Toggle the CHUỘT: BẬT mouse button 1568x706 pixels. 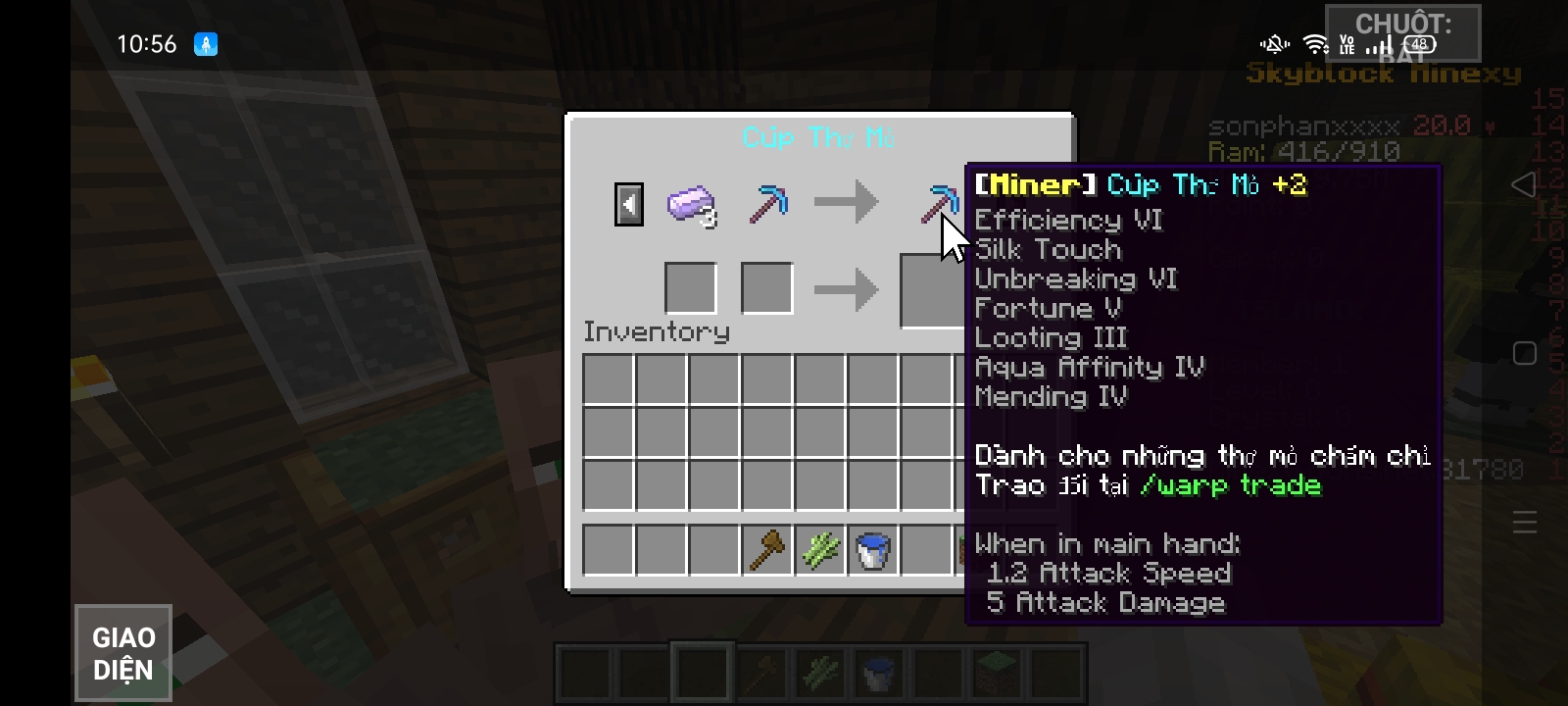(x=1402, y=34)
